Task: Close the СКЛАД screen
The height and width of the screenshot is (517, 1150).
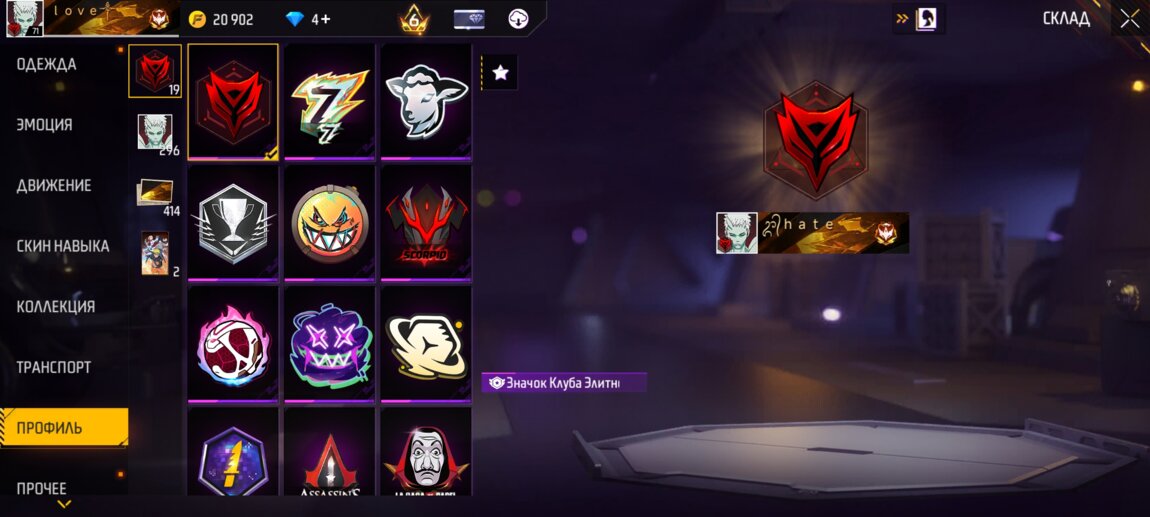Action: click(1130, 19)
